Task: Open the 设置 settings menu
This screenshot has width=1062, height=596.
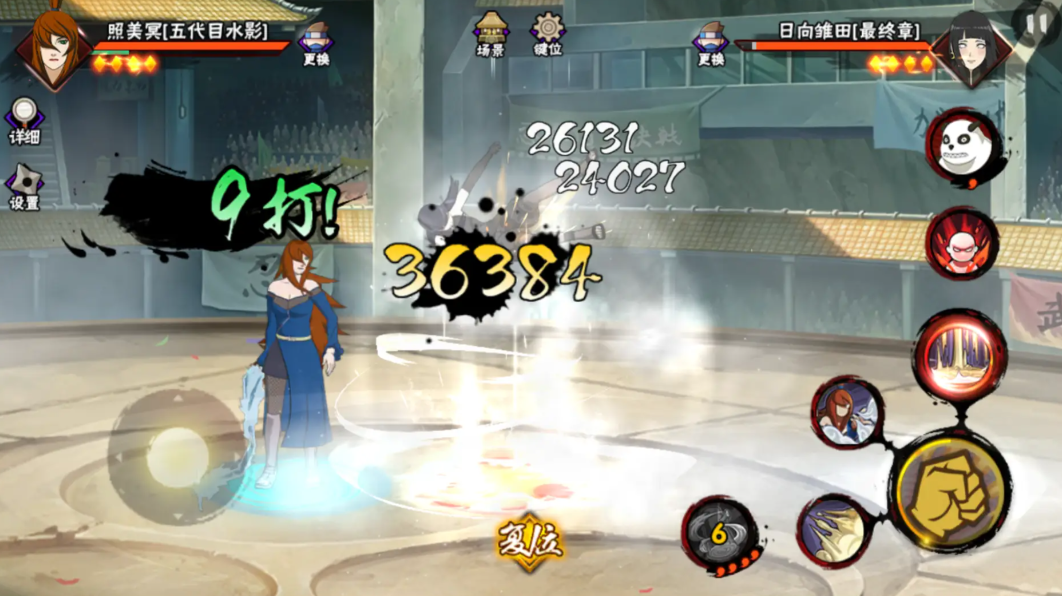Action: point(24,187)
